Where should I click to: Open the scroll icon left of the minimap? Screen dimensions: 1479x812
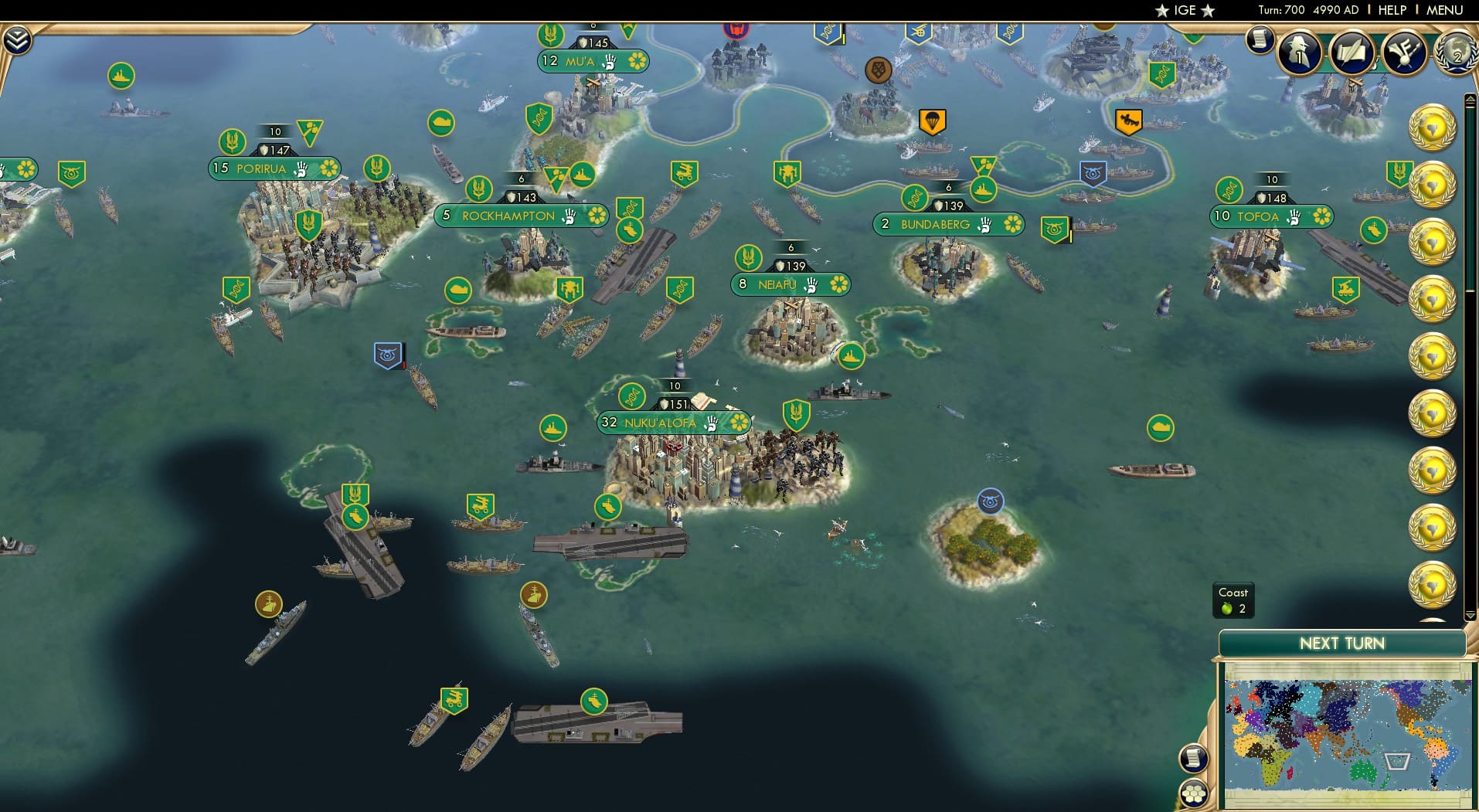1193,759
